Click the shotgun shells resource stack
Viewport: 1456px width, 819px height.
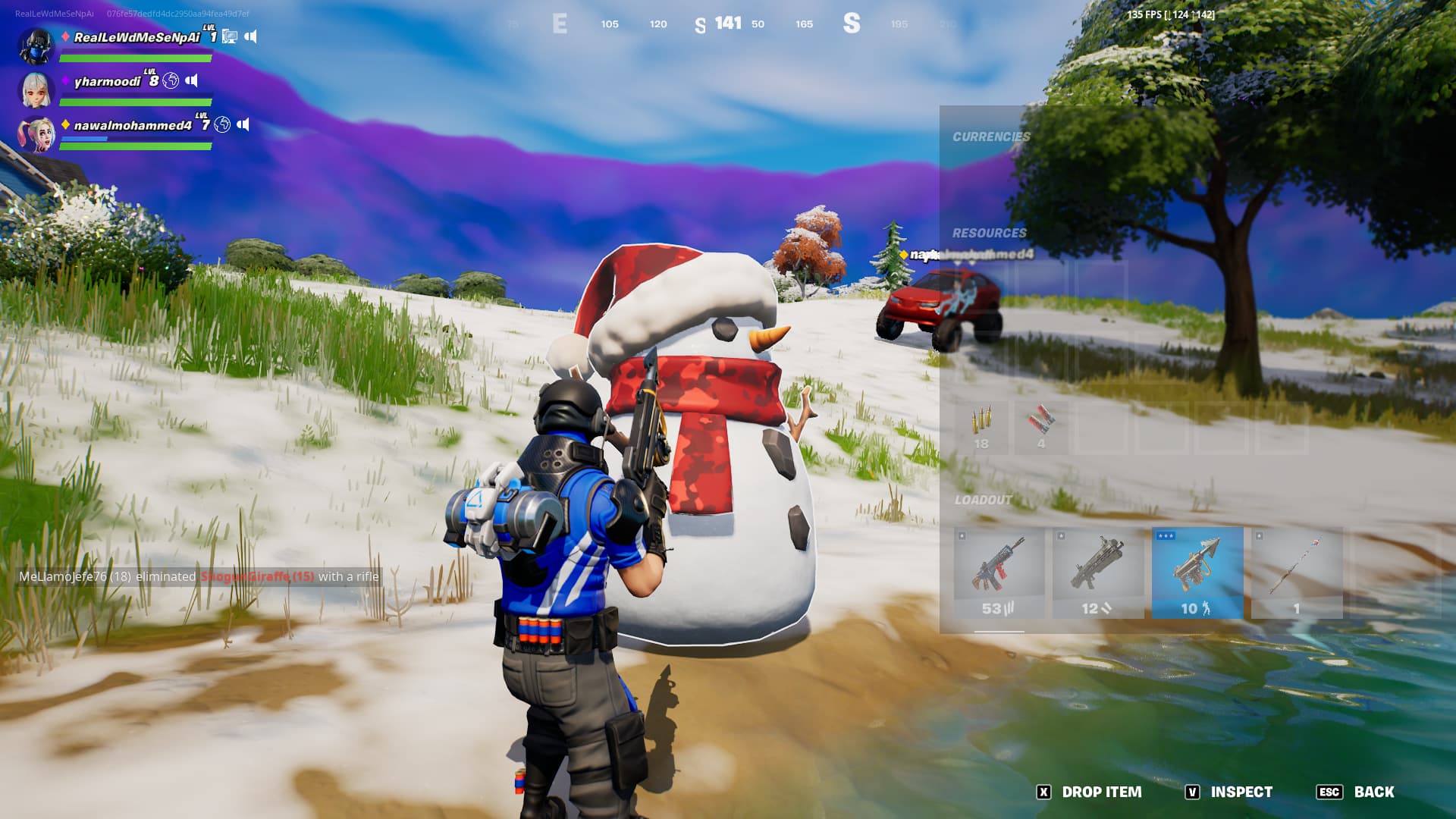click(x=1040, y=421)
